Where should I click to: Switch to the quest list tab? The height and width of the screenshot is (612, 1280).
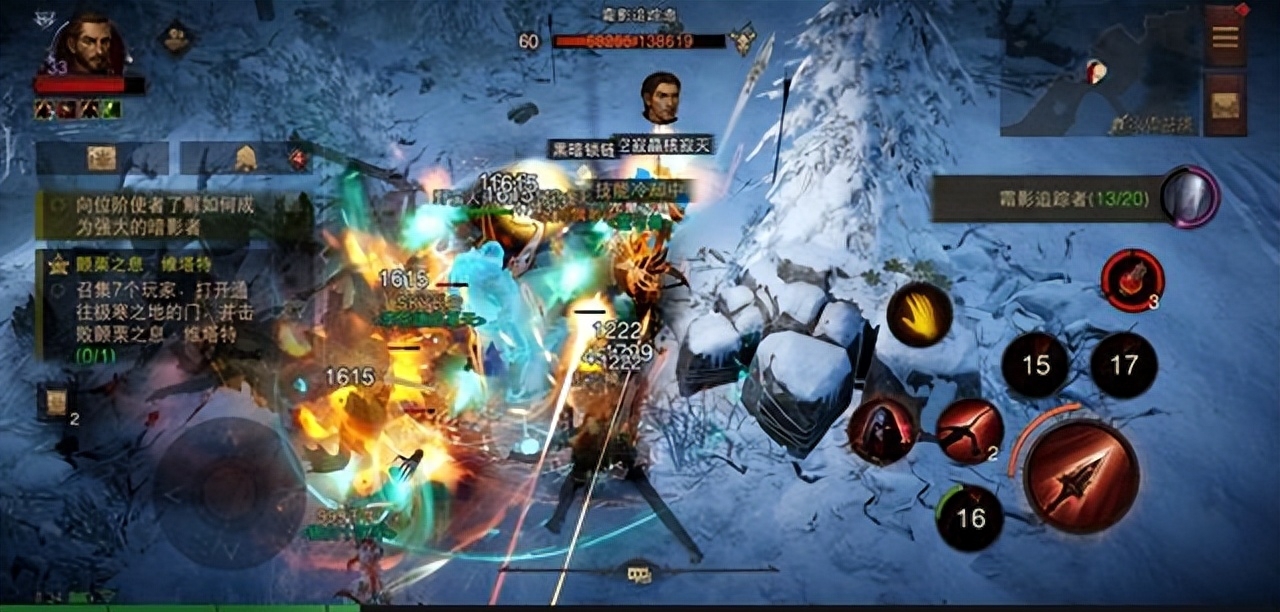pos(102,158)
